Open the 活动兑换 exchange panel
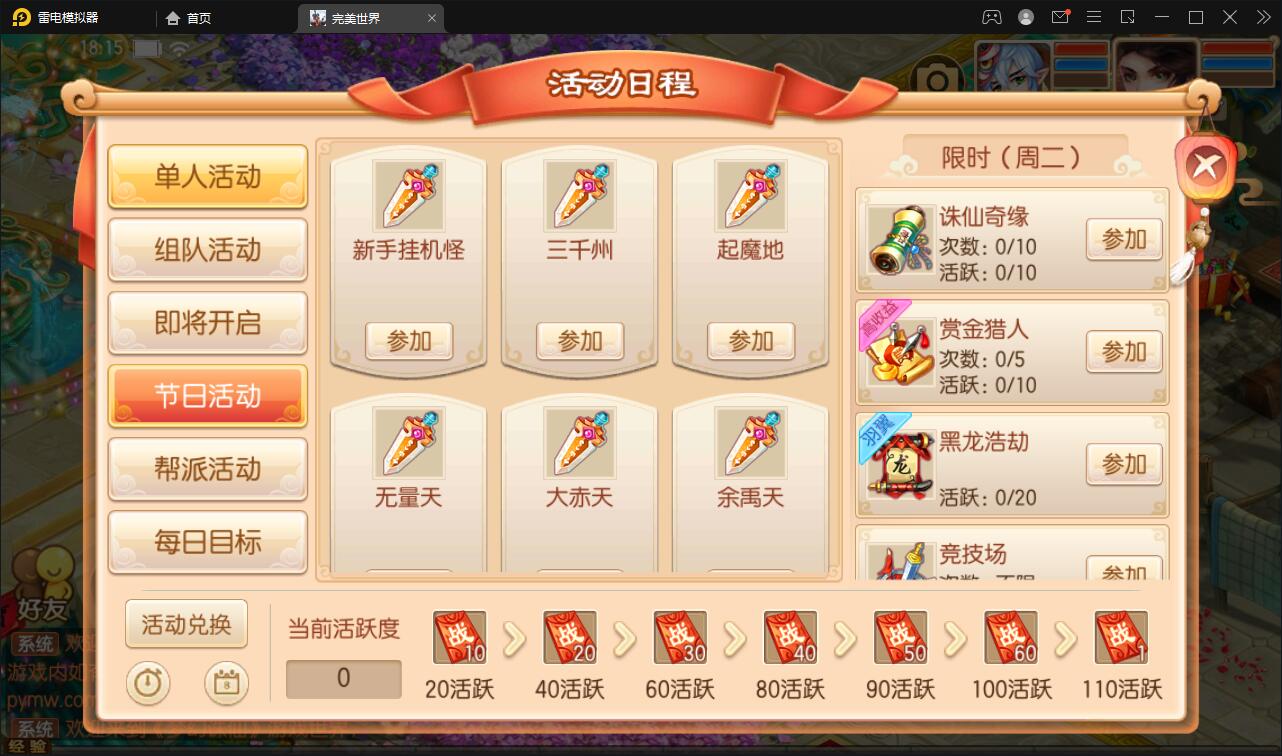 [186, 624]
